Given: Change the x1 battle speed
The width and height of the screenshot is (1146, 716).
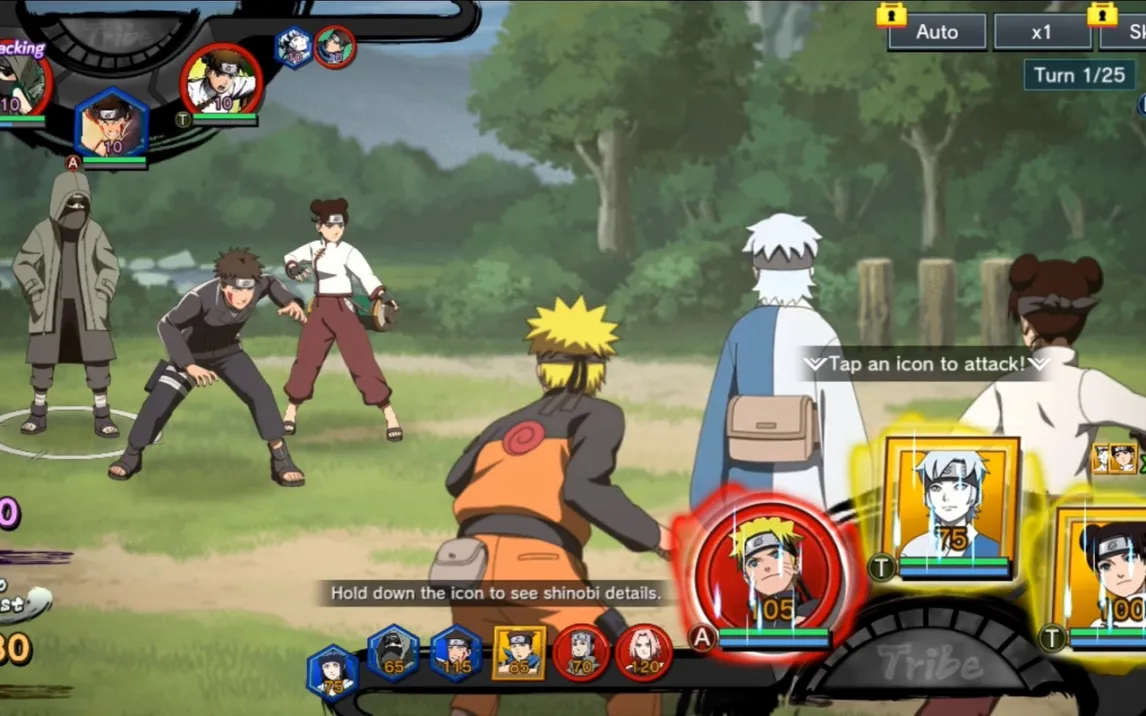Looking at the screenshot, I should pyautogui.click(x=1042, y=32).
